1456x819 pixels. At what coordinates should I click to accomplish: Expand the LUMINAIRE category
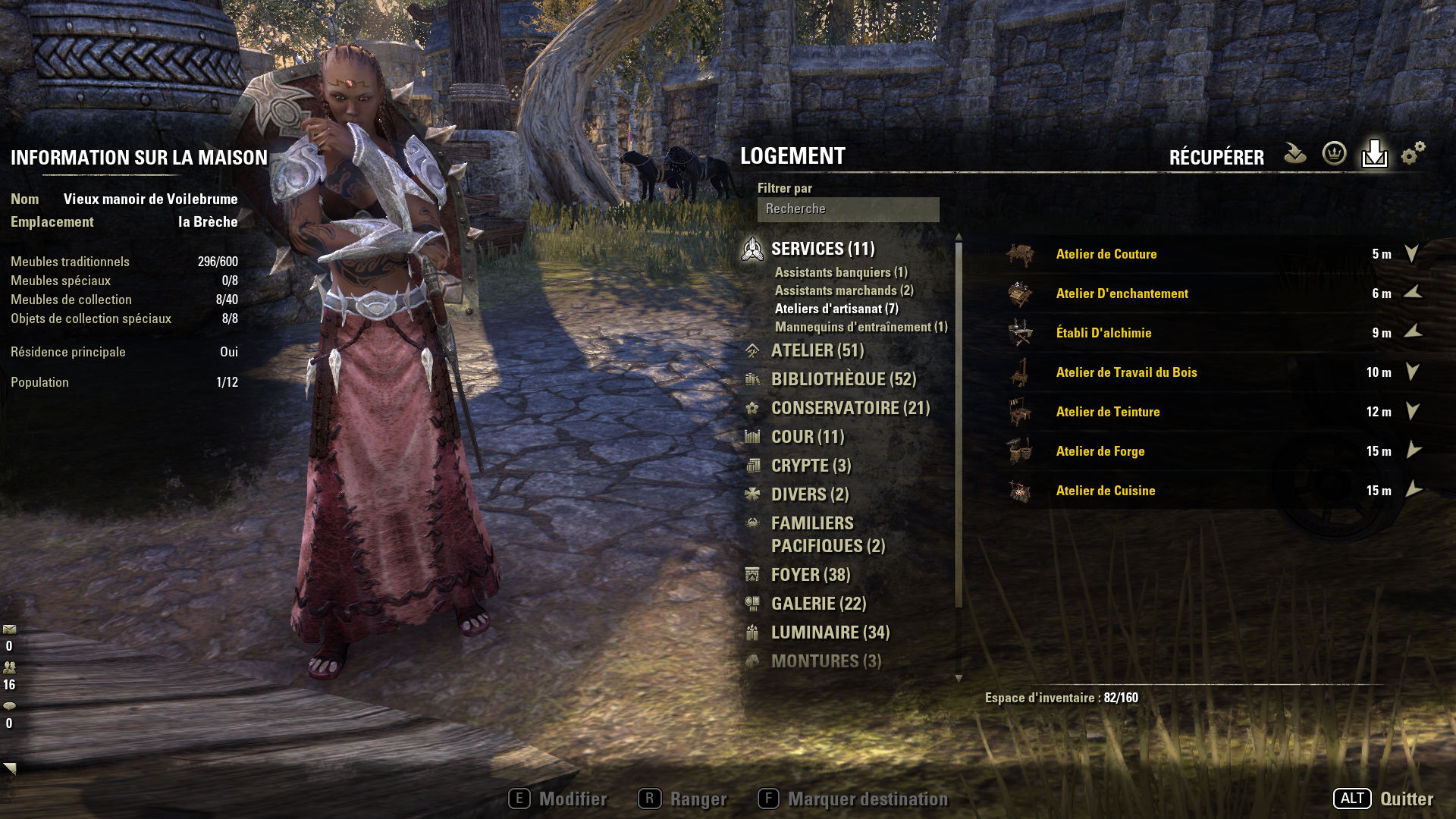point(830,633)
